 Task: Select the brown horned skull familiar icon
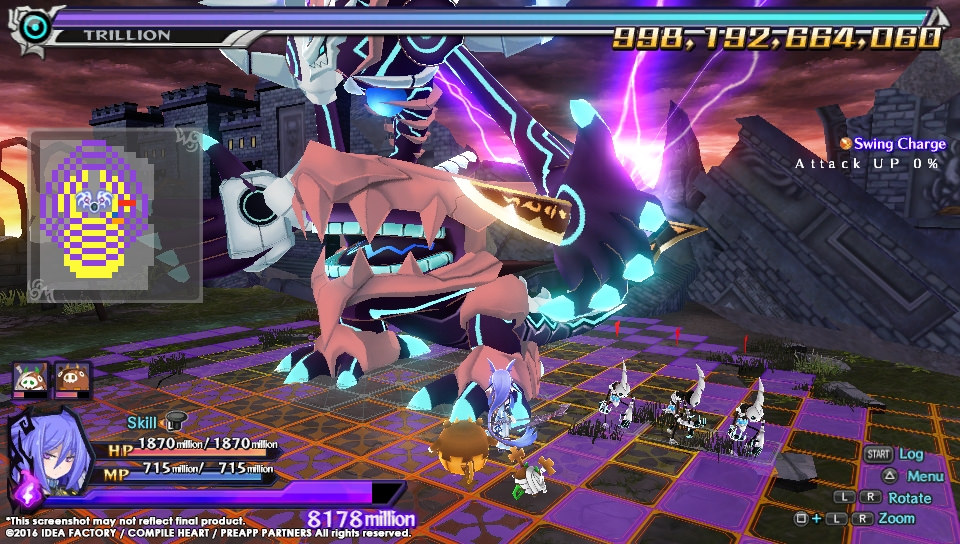coord(73,377)
